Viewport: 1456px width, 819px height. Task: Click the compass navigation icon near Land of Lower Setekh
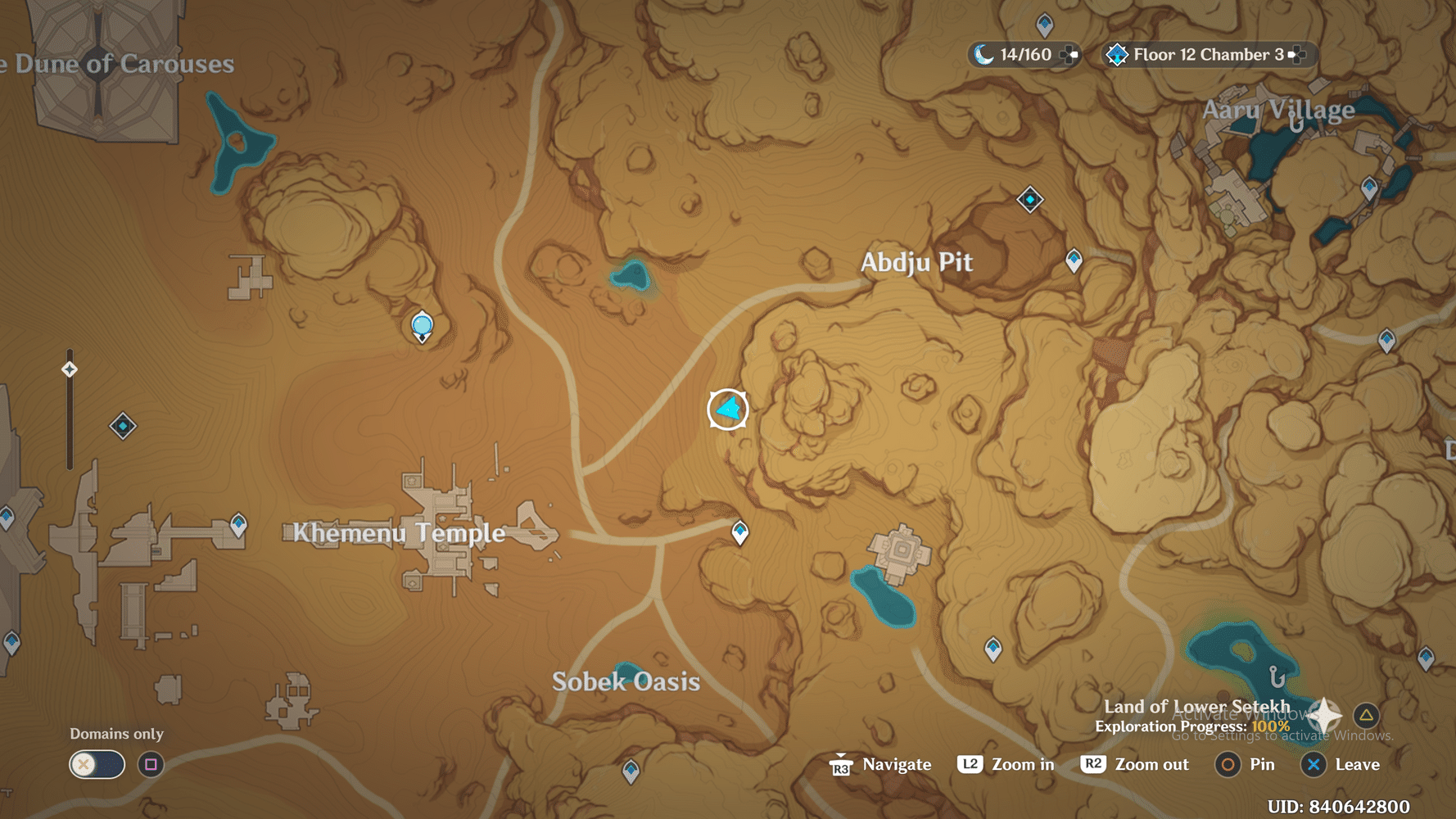coord(1324,713)
